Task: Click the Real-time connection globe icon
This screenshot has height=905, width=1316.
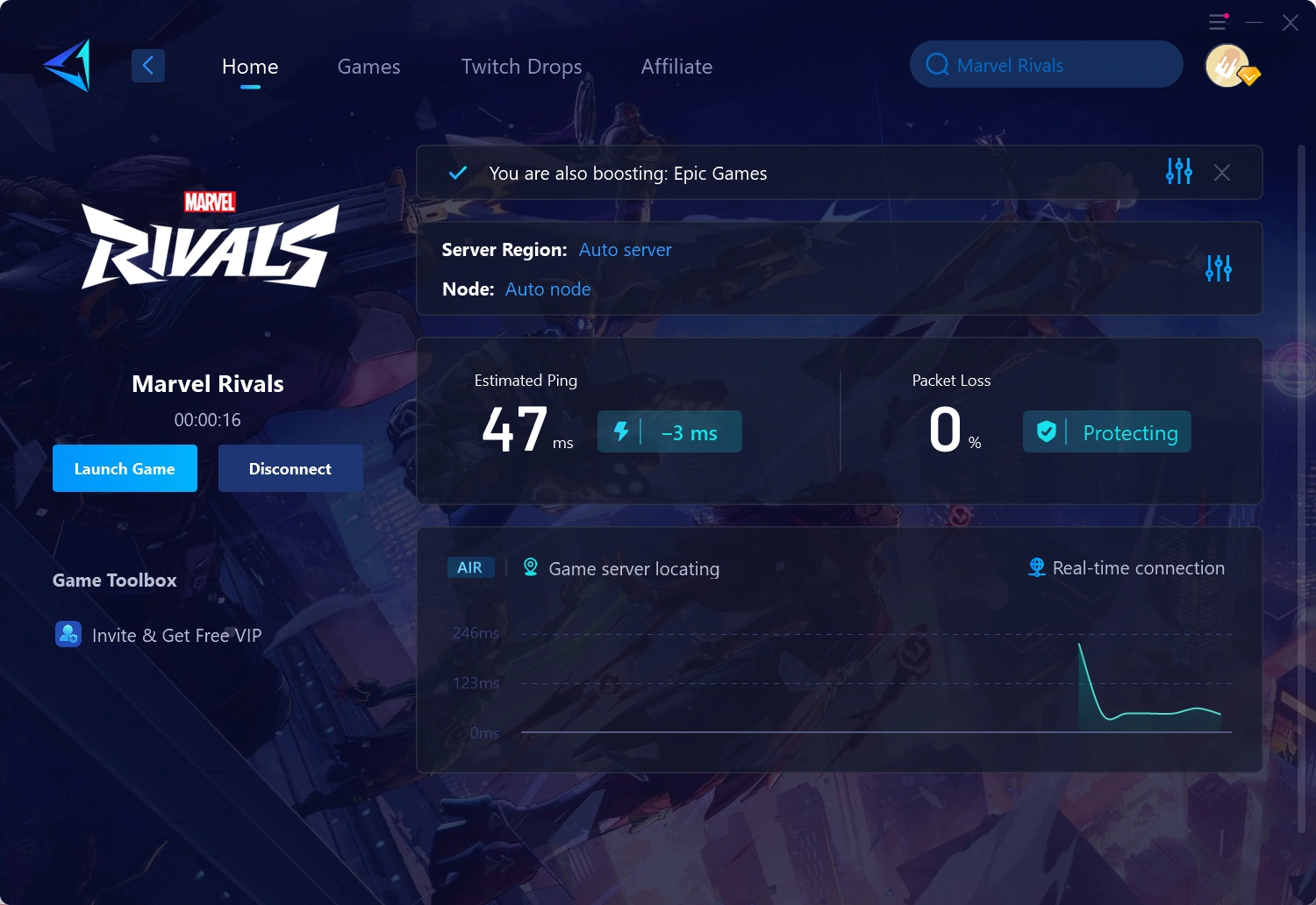Action: point(1036,568)
